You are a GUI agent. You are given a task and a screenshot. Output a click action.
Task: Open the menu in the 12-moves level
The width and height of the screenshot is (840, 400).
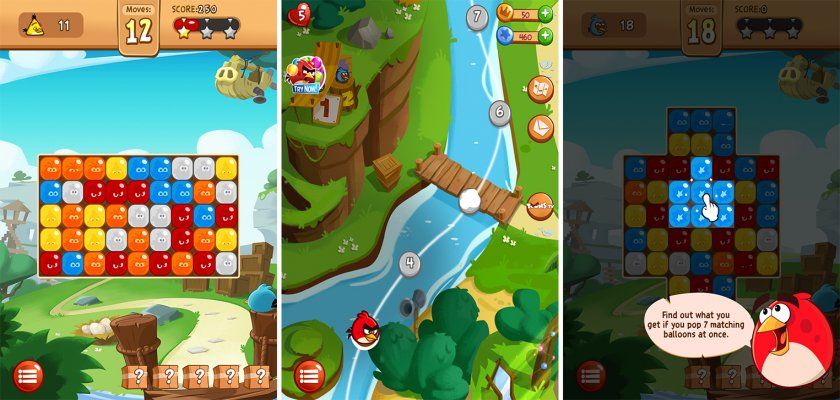point(28,376)
